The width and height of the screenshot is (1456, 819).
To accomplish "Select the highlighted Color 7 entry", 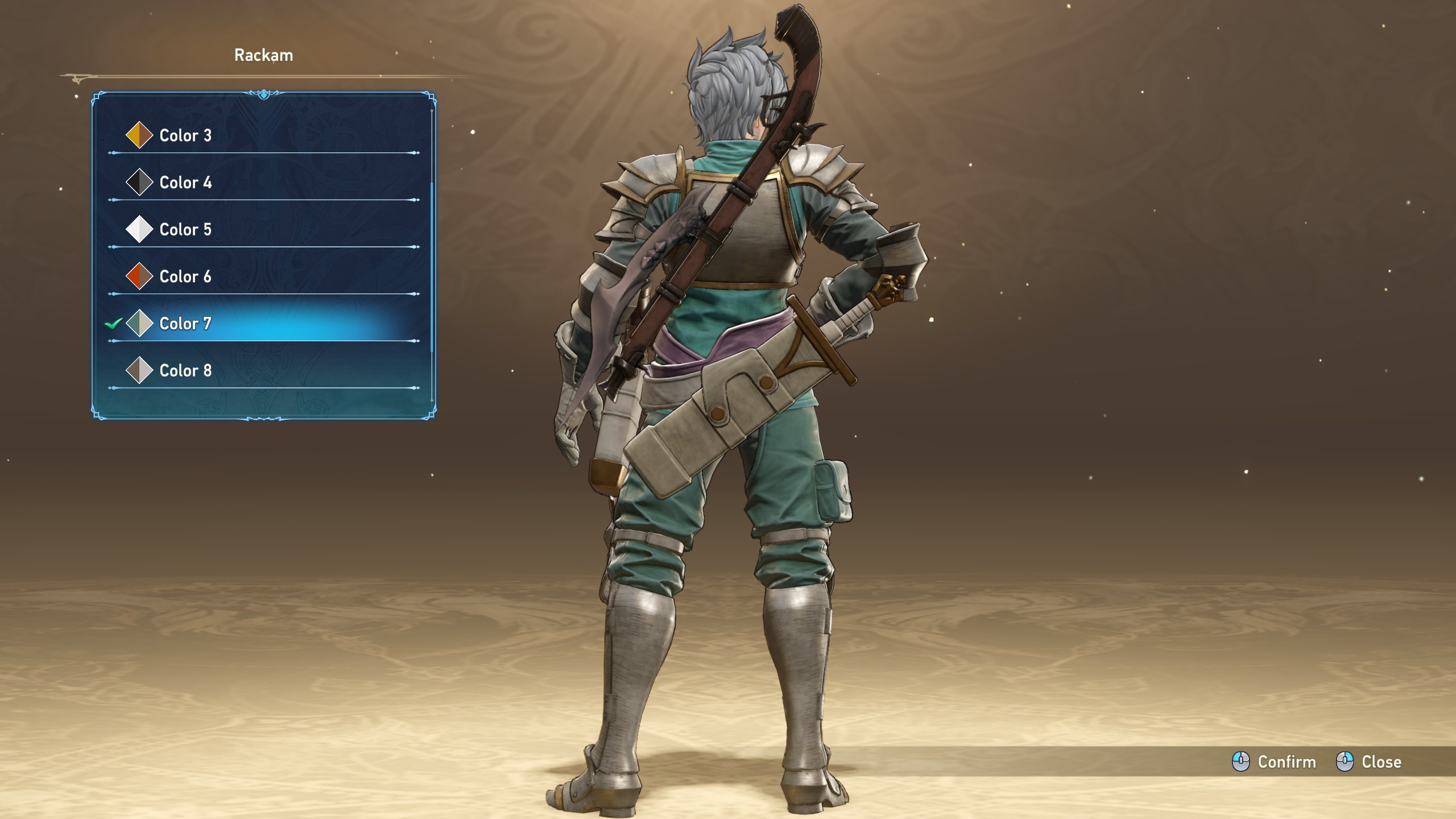I will 185,324.
